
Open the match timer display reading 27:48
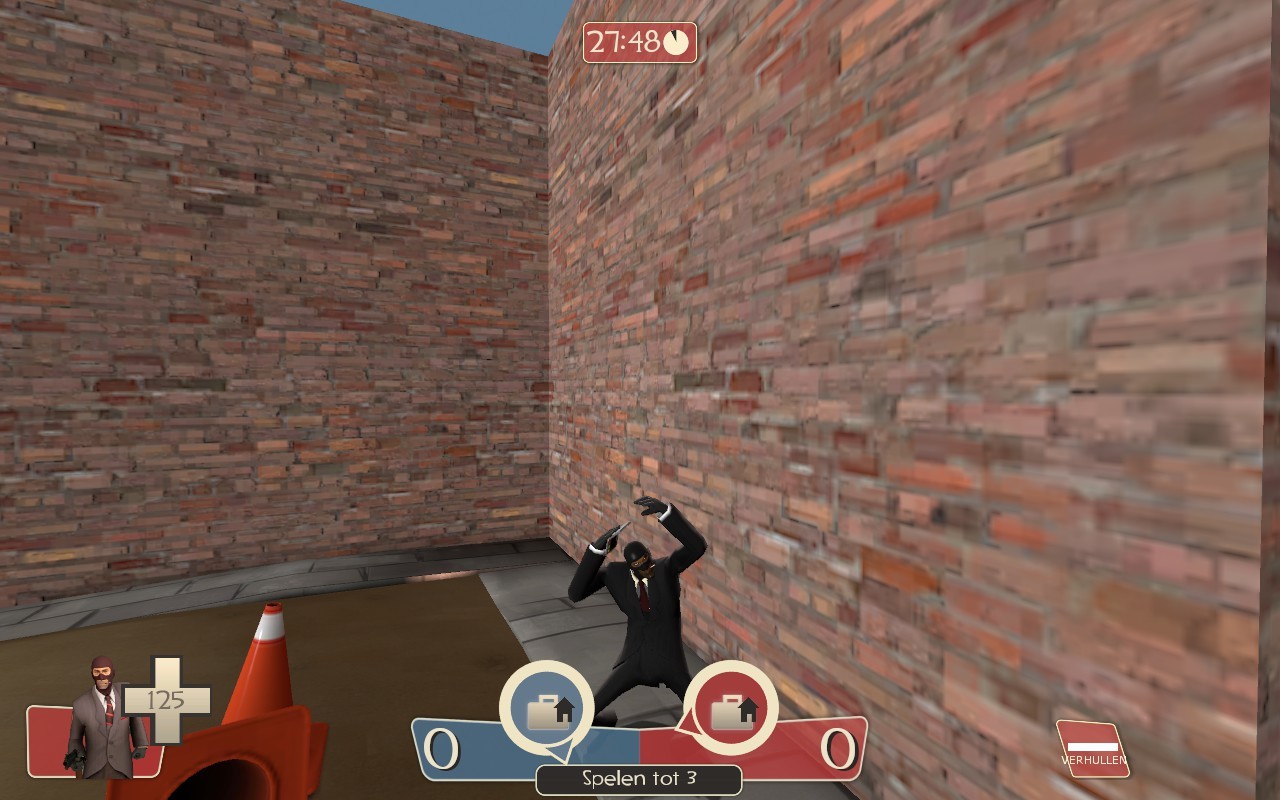coord(632,42)
